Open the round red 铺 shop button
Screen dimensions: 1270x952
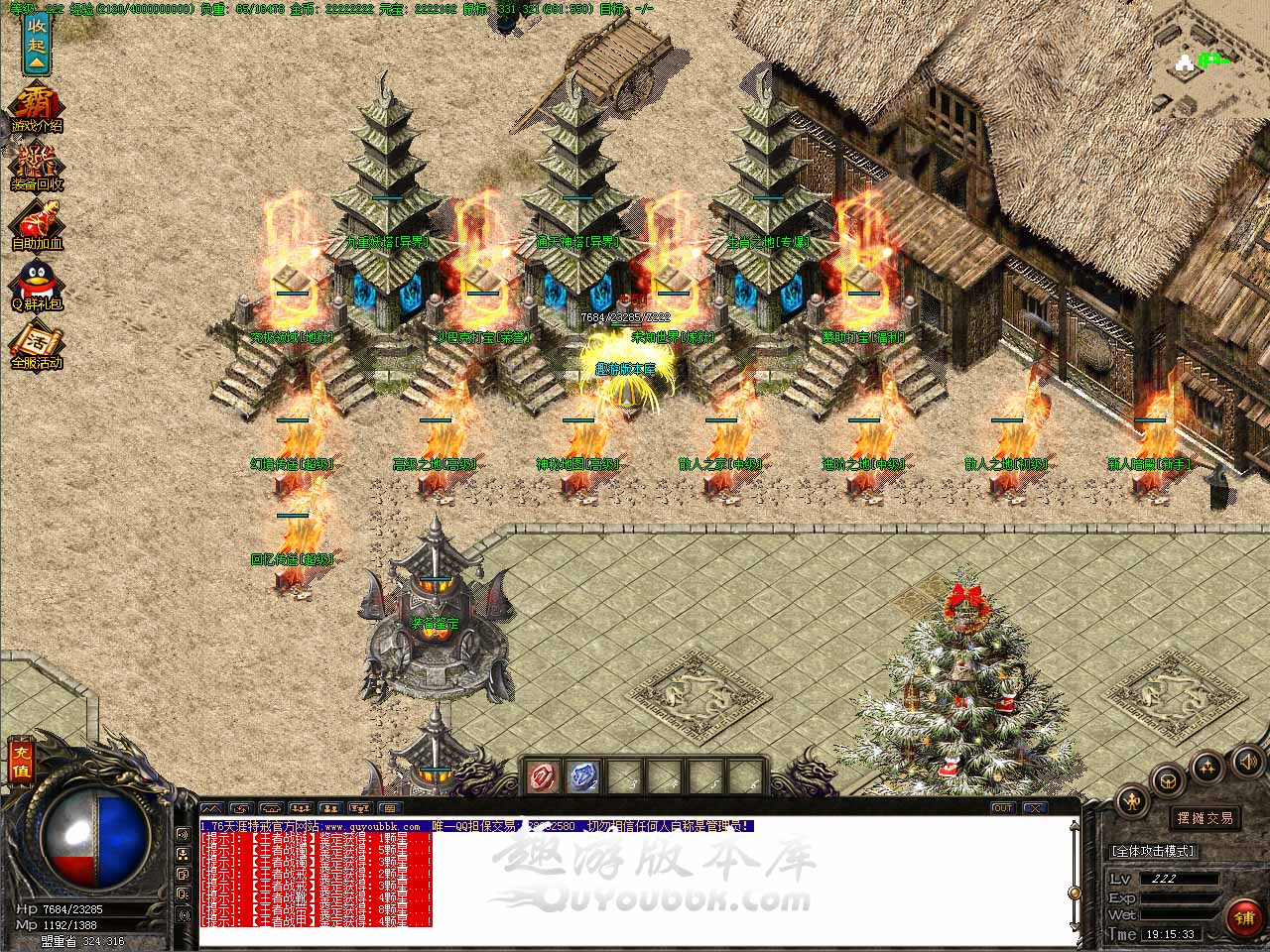click(x=1243, y=917)
